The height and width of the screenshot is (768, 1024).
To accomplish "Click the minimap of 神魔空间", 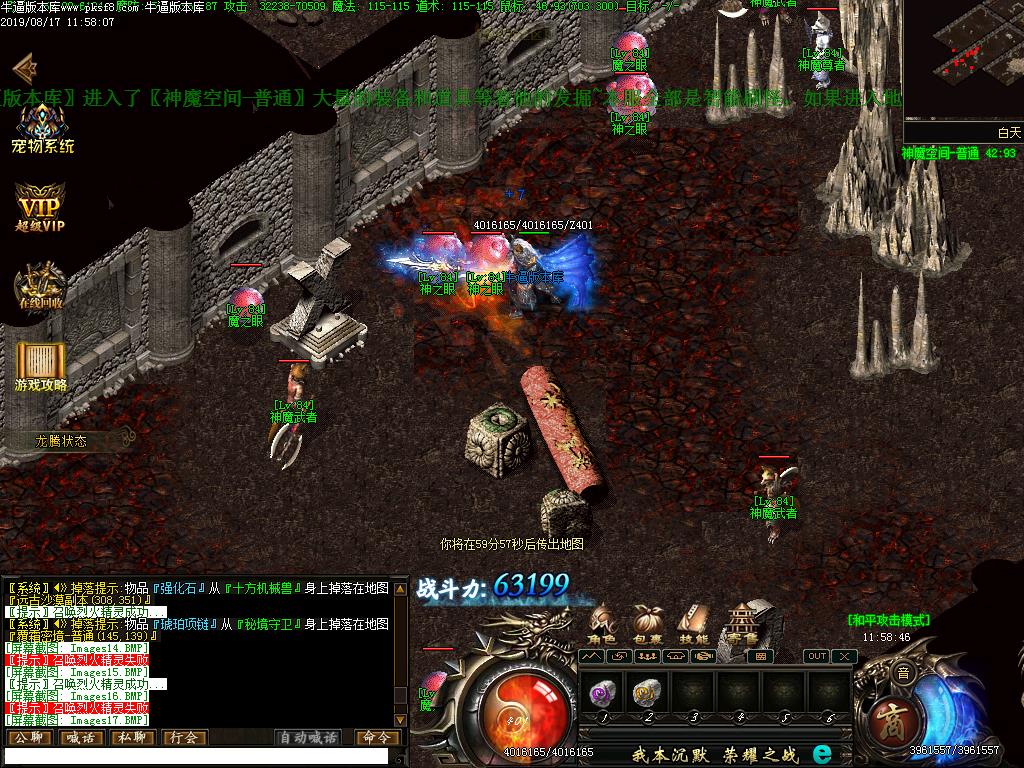I will tap(963, 62).
